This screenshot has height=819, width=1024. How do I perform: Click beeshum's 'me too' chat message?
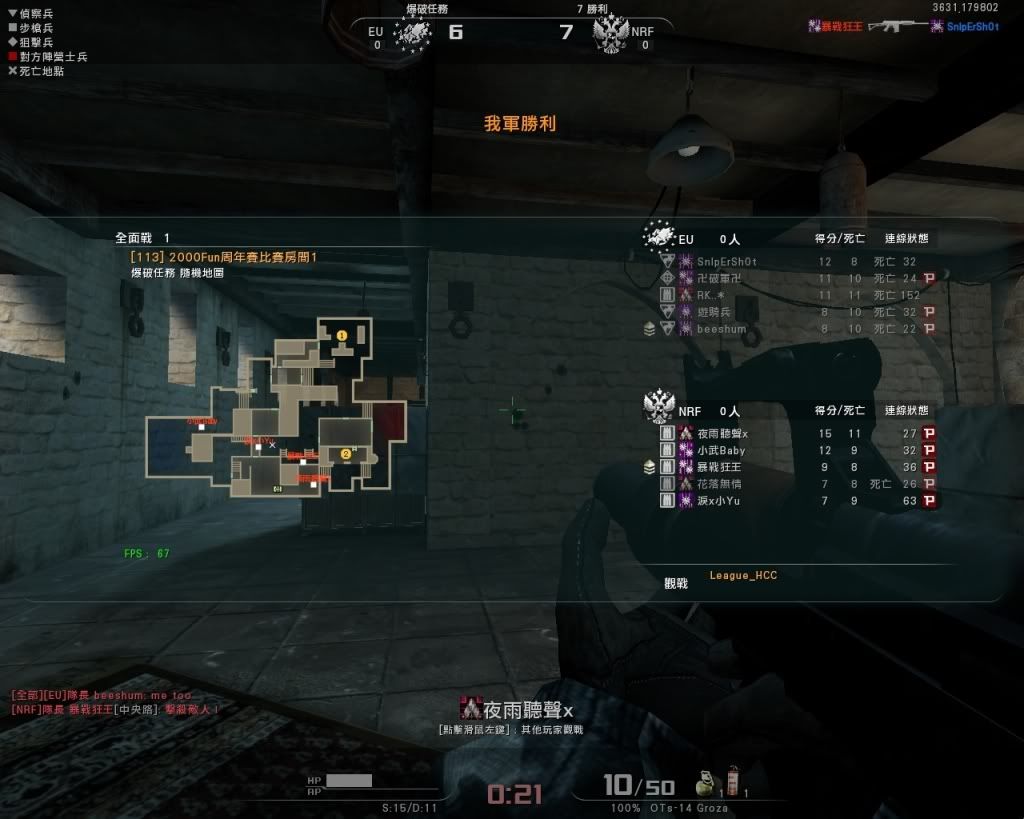tap(101, 695)
